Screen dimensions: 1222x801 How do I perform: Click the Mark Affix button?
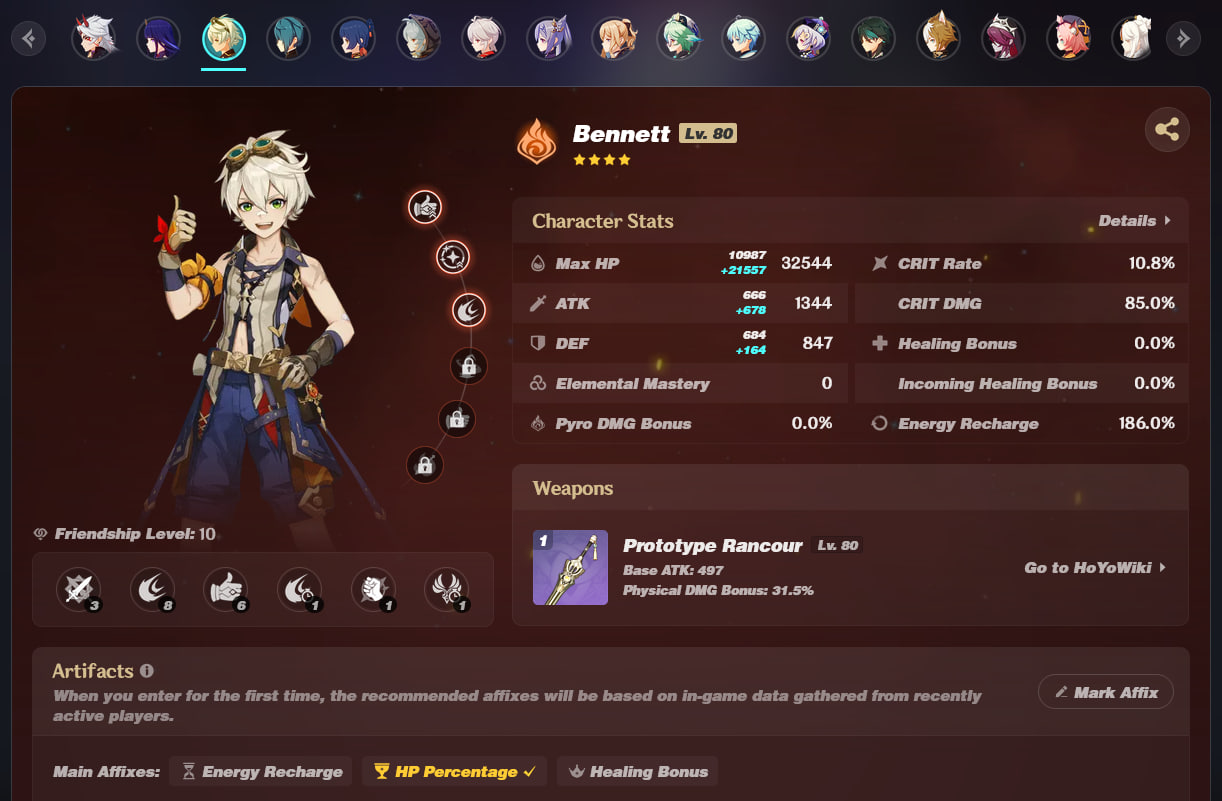[x=1105, y=692]
